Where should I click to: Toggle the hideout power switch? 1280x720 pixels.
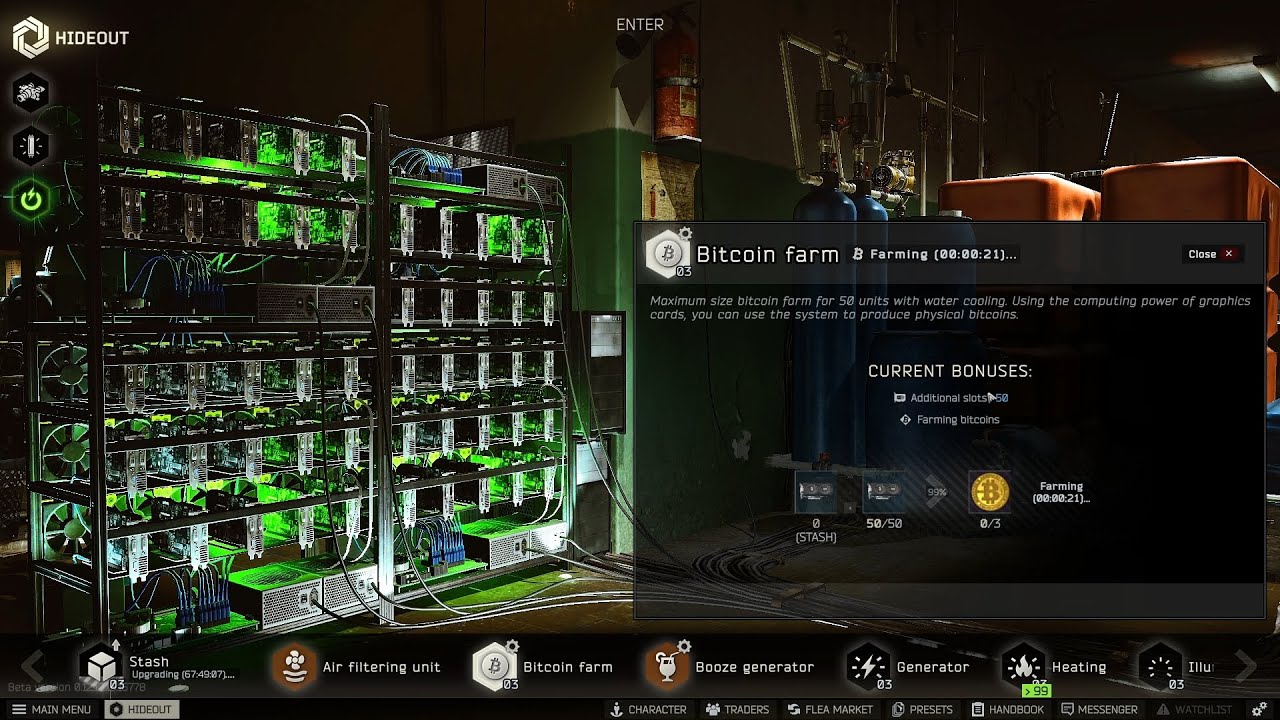pos(30,198)
